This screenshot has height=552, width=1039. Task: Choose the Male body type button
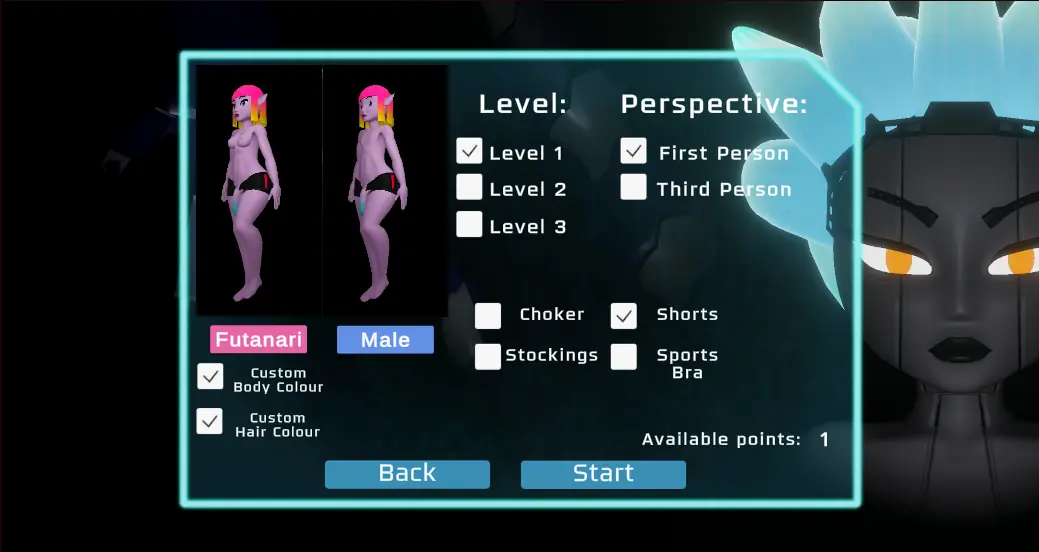point(385,340)
